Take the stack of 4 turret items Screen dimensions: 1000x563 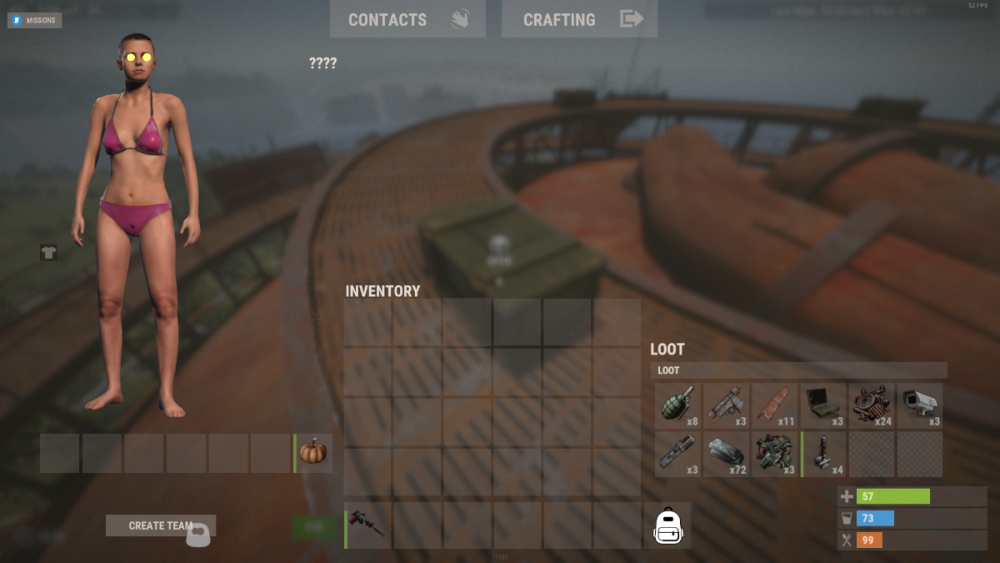tap(824, 454)
